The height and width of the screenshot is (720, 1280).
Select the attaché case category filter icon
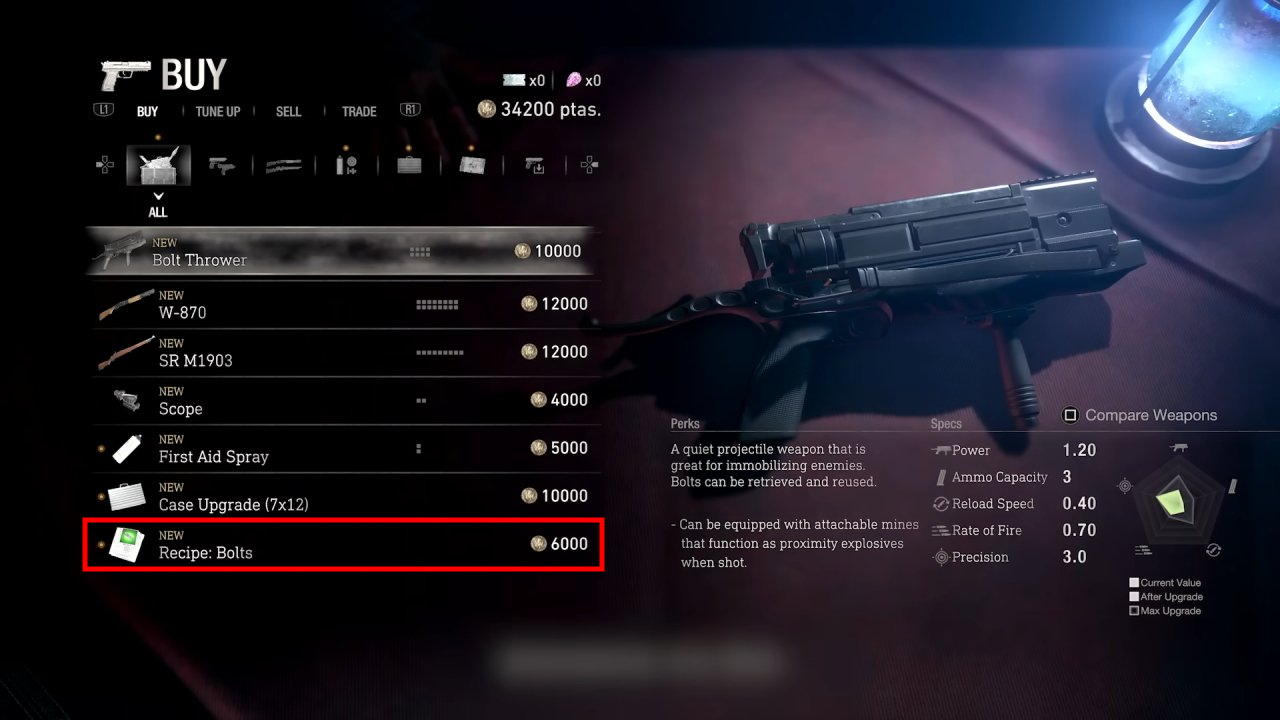[410, 165]
